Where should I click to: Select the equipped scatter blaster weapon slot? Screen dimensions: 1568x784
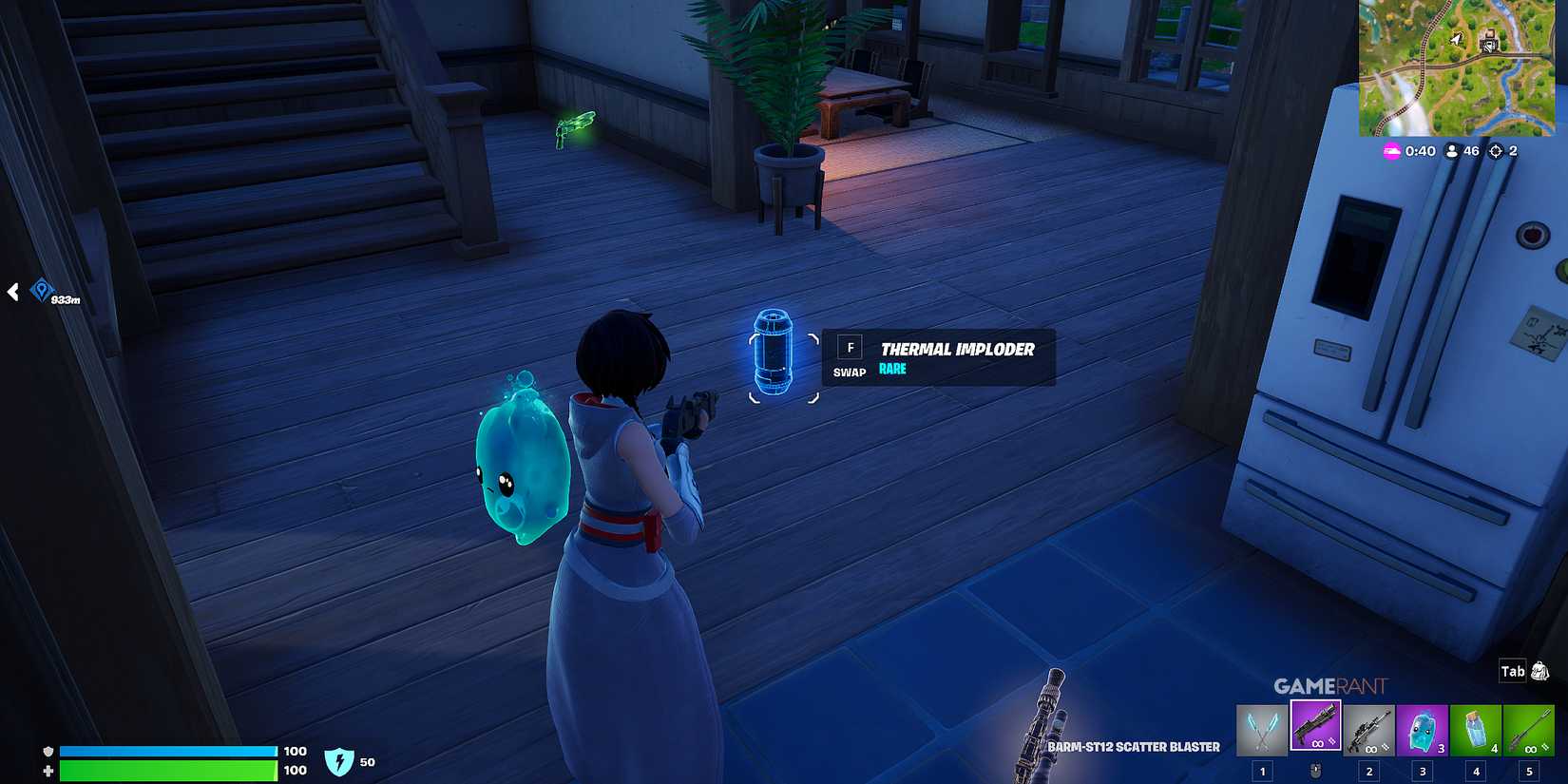point(1316,727)
